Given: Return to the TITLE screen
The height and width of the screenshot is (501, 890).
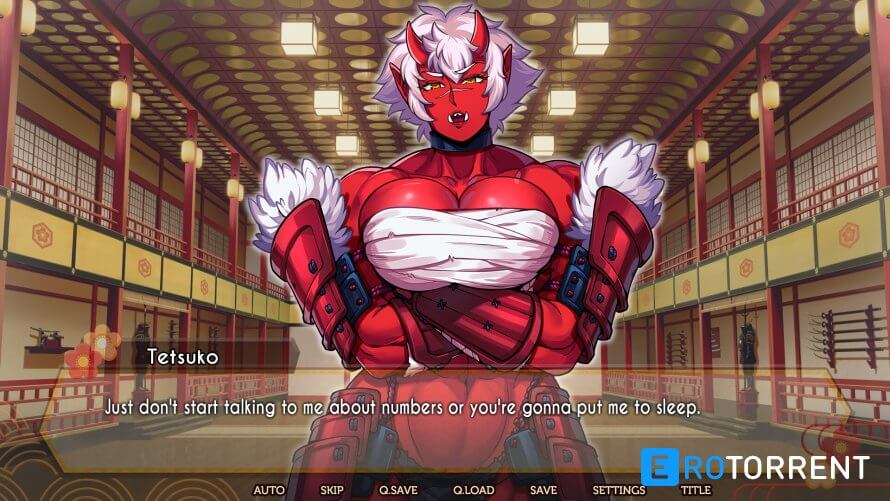Looking at the screenshot, I should pos(695,490).
